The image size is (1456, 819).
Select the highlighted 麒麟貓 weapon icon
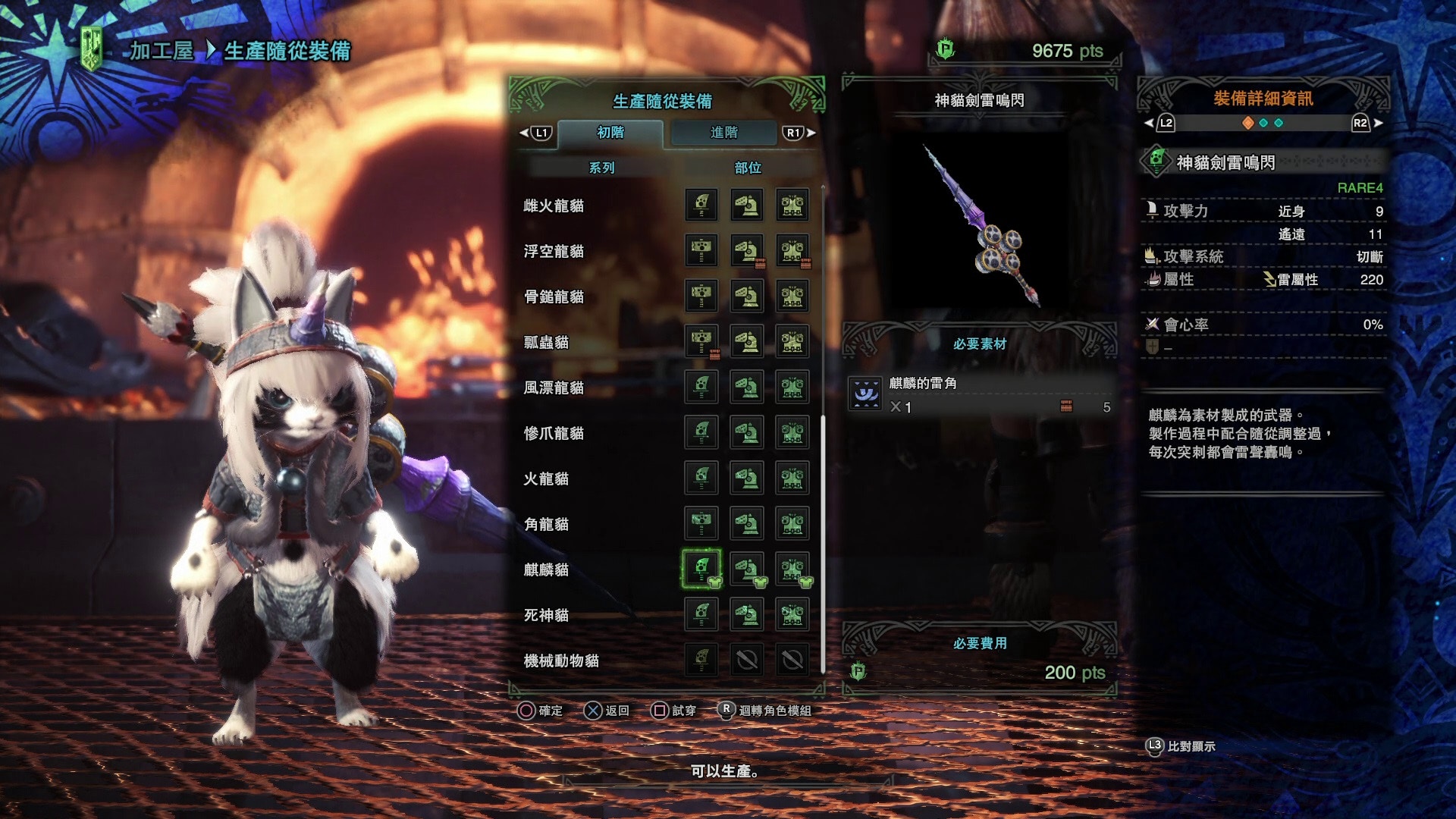coord(701,569)
